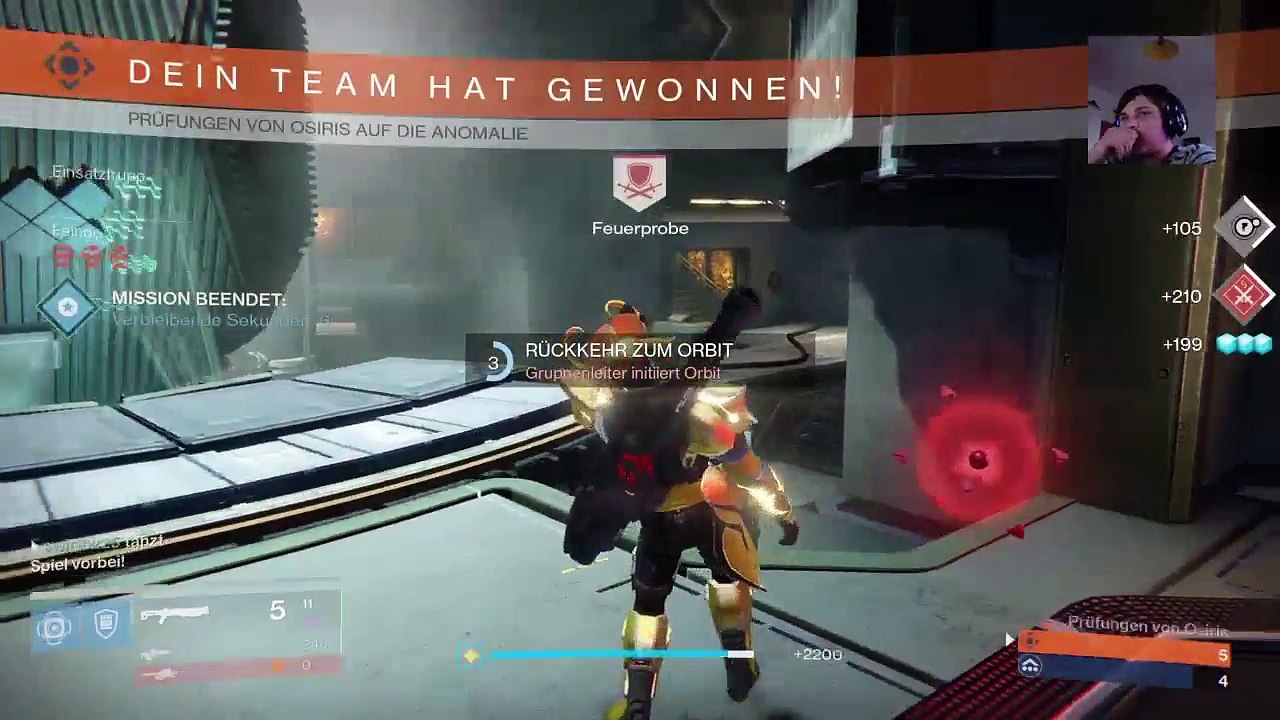Click the blue team score emblem
Viewport: 1280px width, 720px height.
click(x=1030, y=666)
